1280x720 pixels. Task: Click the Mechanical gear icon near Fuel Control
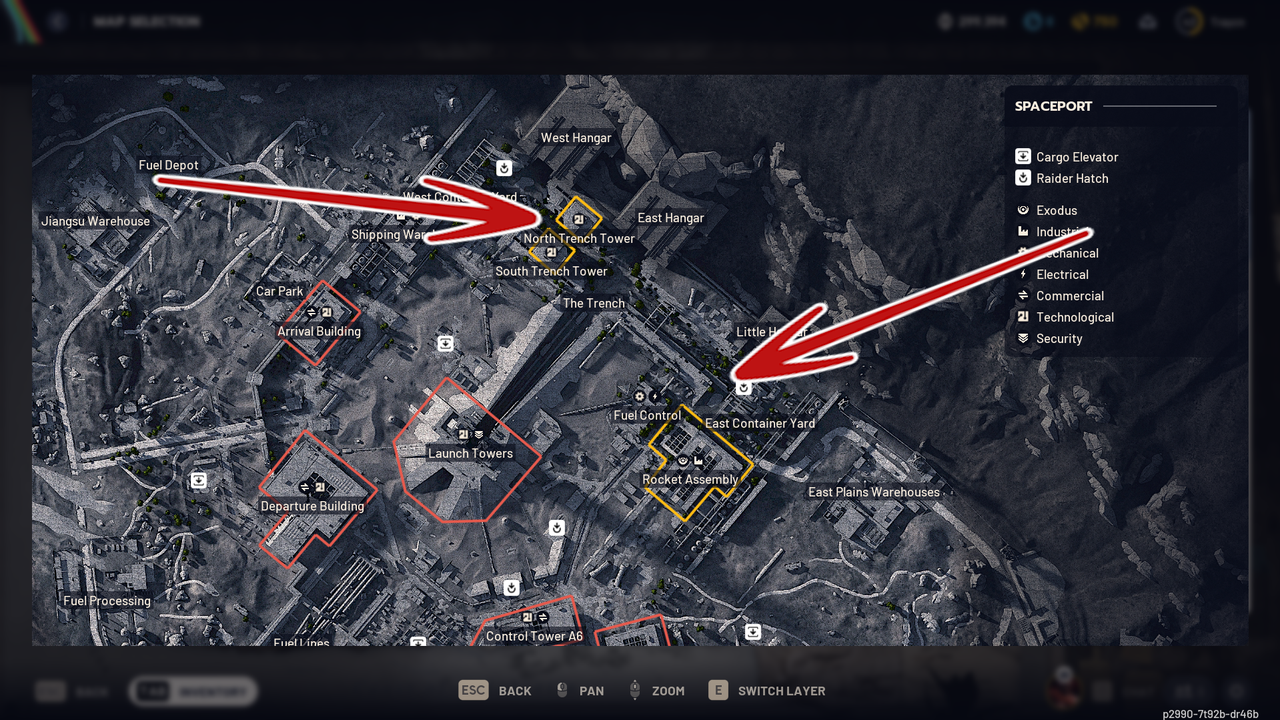point(639,396)
